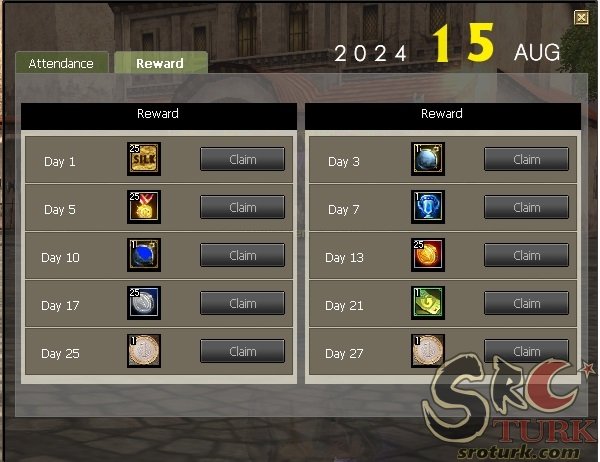Claim the Day 13 reward
Viewport: 600px width, 462px height.
(x=526, y=256)
